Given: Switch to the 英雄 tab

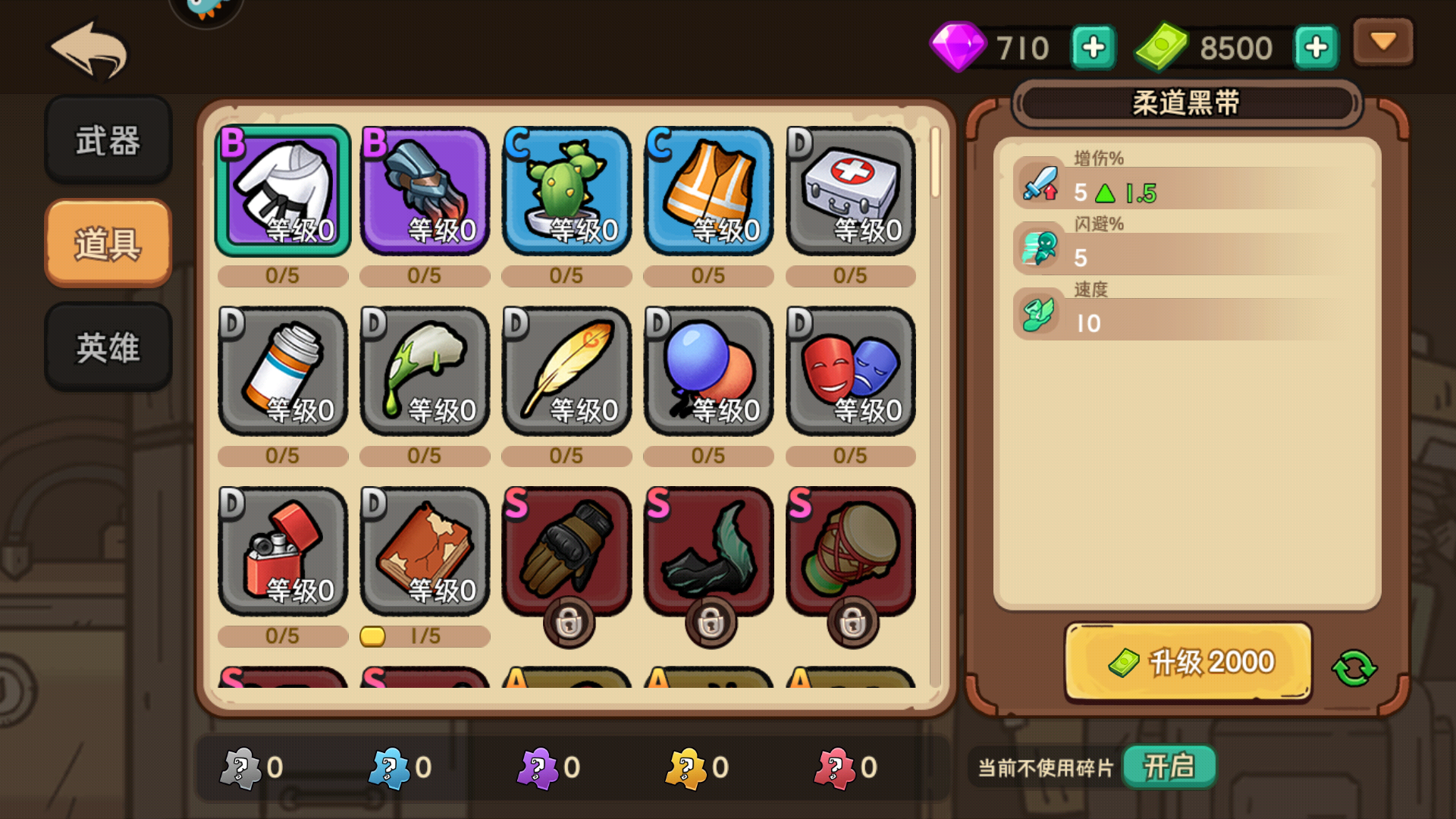Looking at the screenshot, I should point(108,347).
